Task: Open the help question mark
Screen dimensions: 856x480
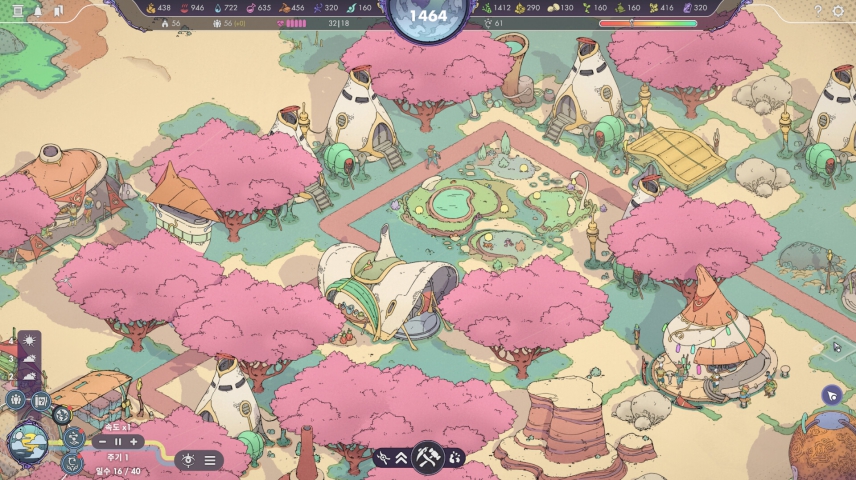Action: pyautogui.click(x=818, y=10)
